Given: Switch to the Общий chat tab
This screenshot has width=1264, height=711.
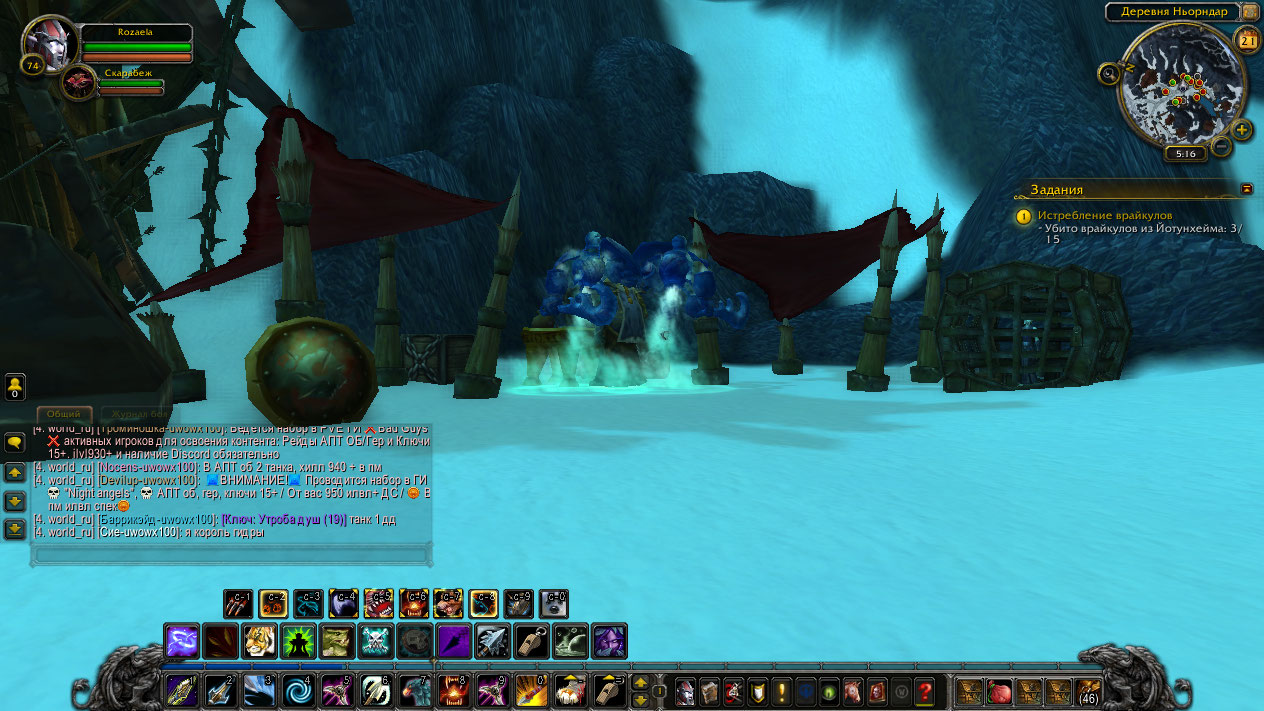Looking at the screenshot, I should (64, 414).
